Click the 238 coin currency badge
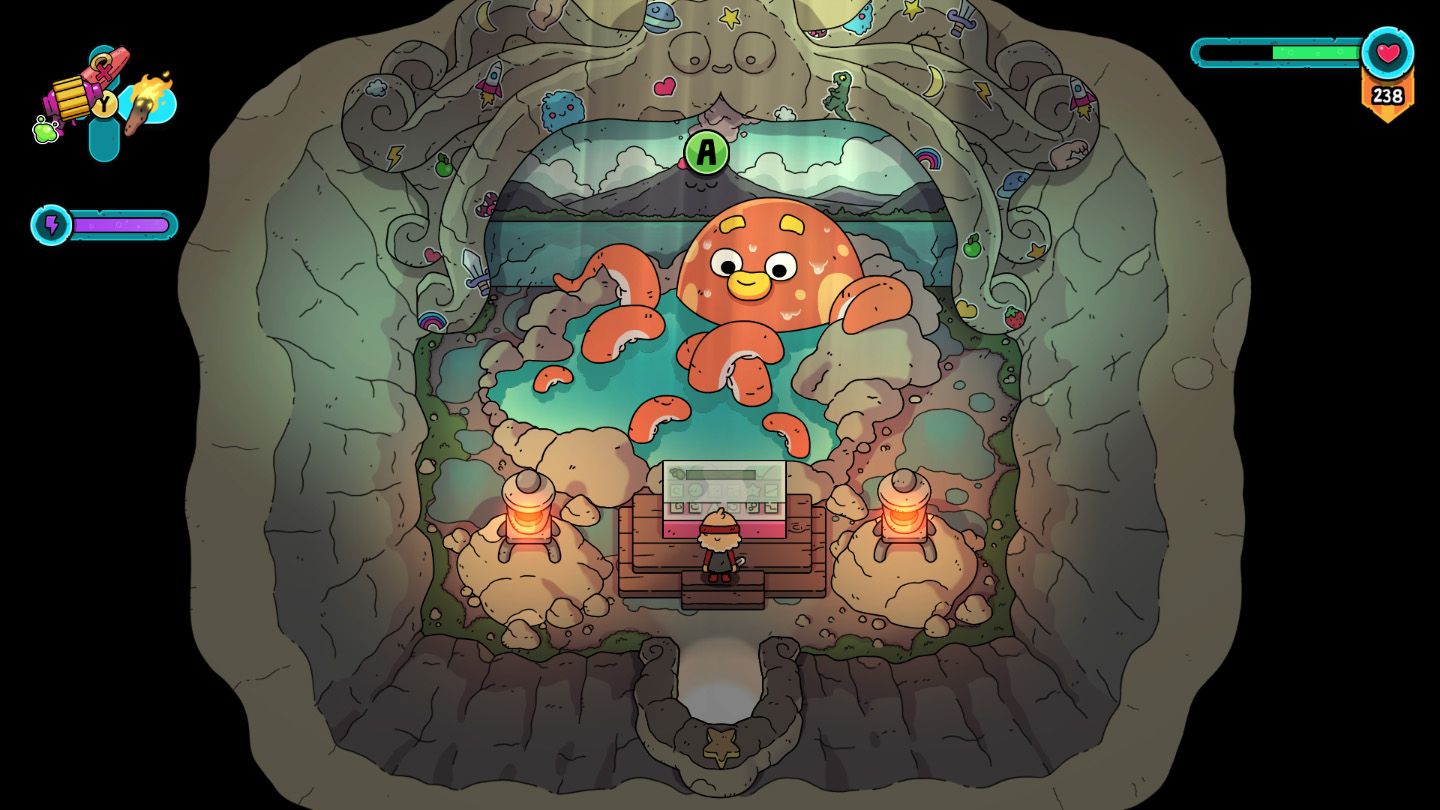Viewport: 1440px width, 810px height. pyautogui.click(x=1386, y=97)
